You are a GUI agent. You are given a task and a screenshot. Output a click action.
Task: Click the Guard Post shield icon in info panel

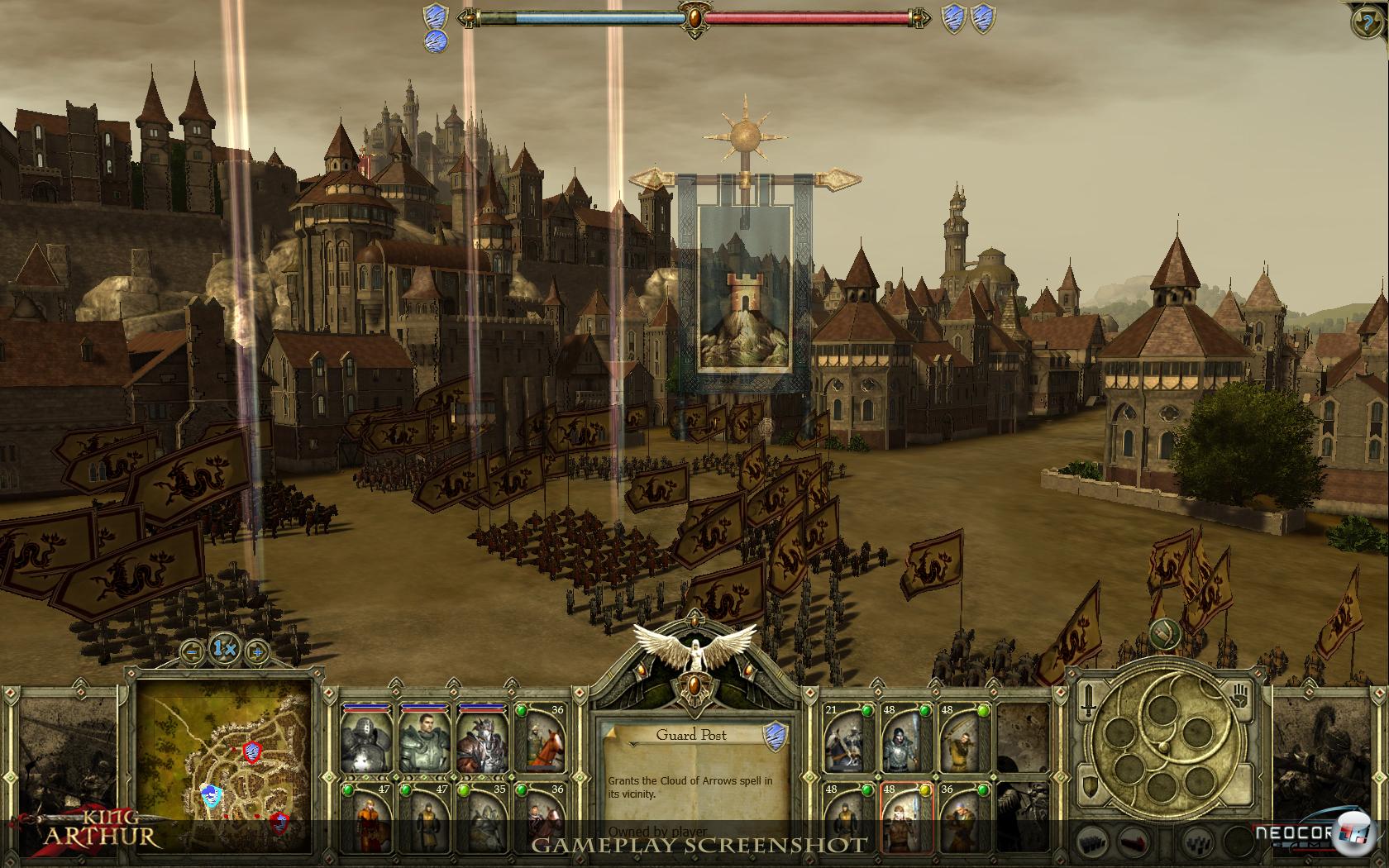coord(774,733)
